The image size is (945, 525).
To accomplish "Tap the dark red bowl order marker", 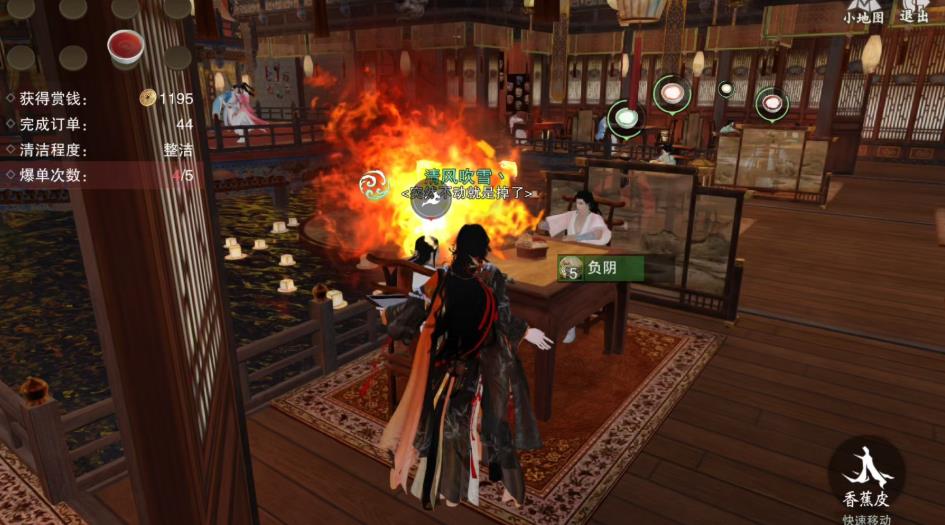I will tap(770, 102).
